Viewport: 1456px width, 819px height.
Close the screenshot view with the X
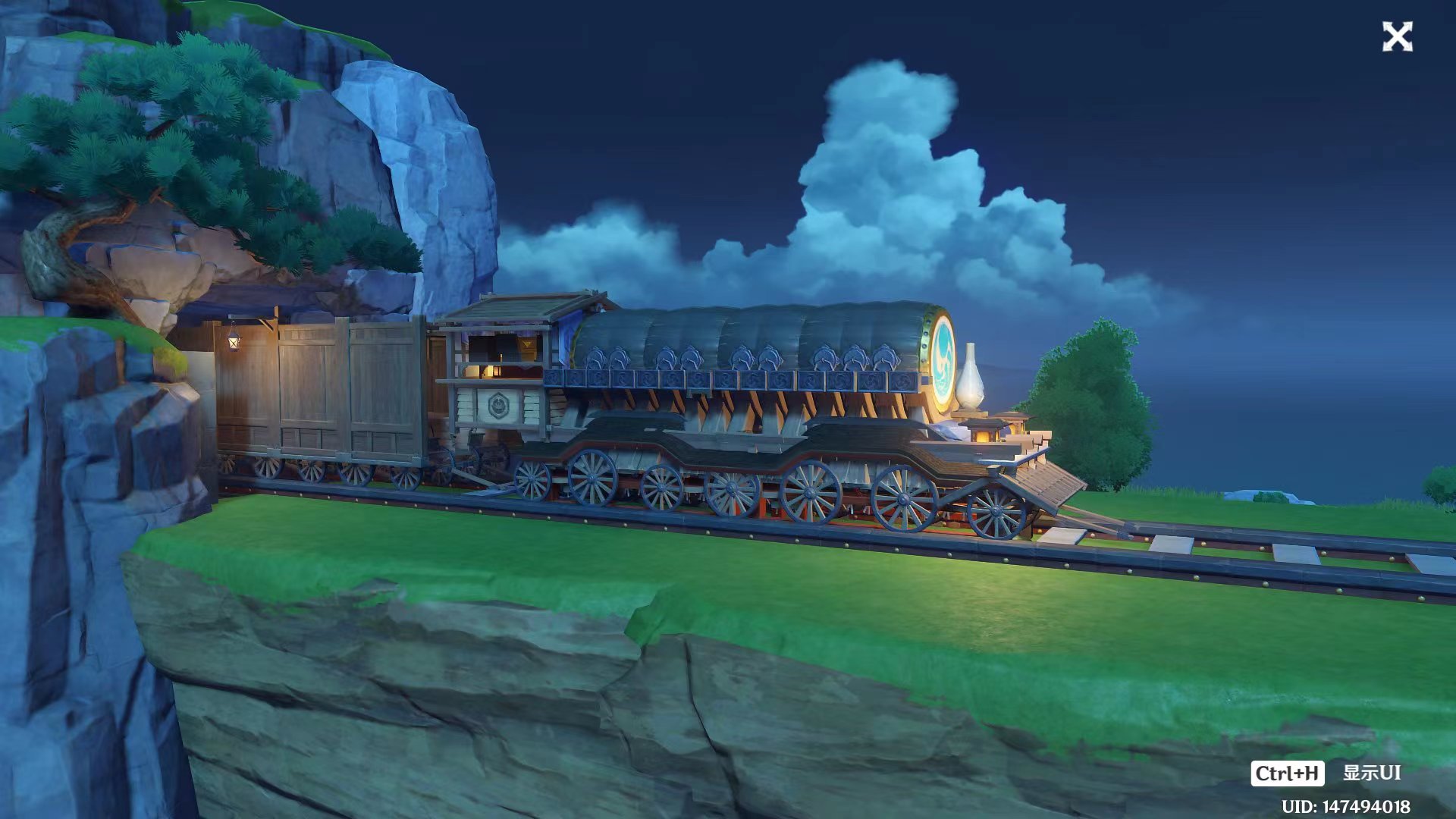tap(1397, 37)
